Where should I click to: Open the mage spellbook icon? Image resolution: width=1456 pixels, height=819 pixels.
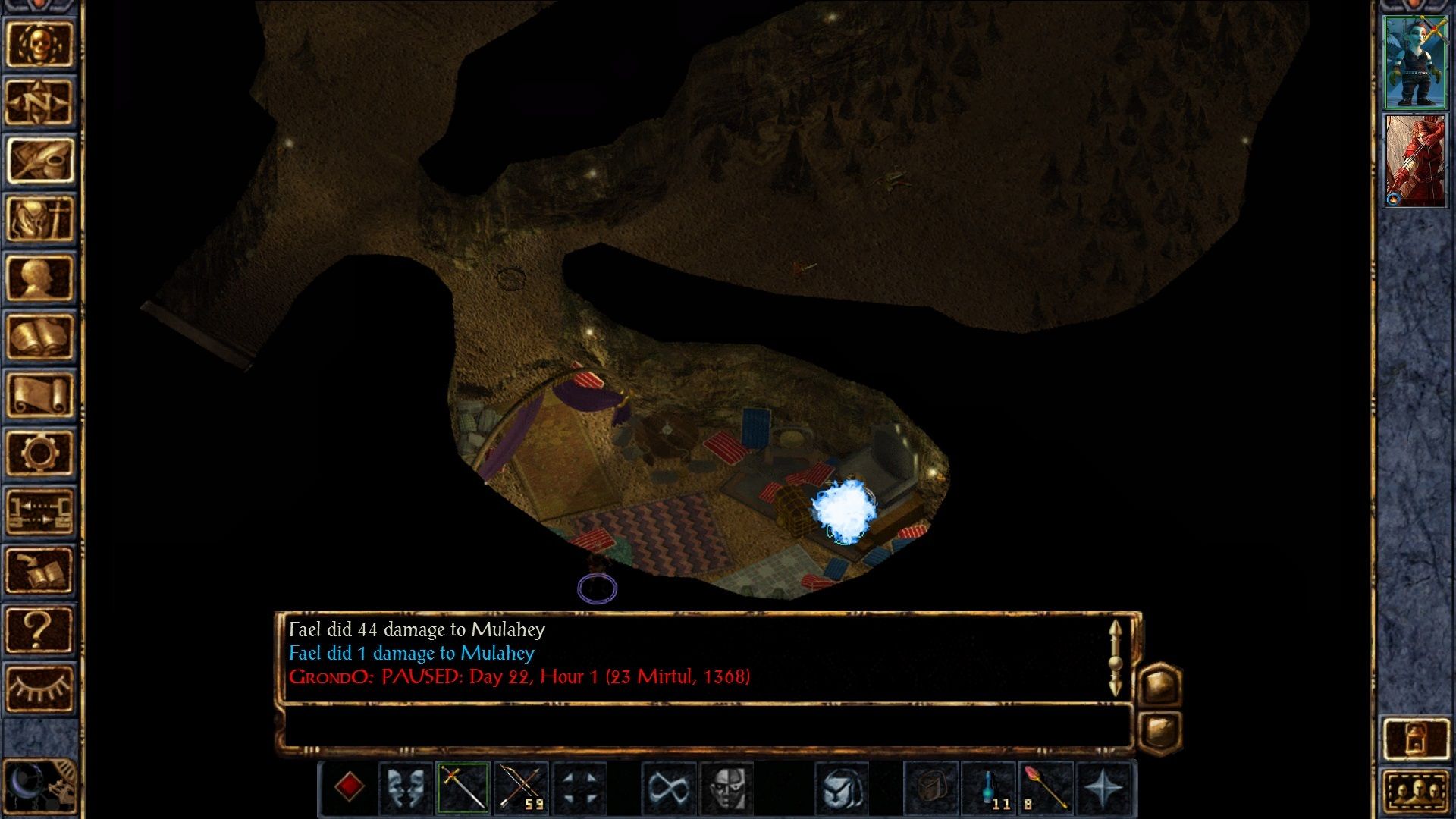(39, 337)
